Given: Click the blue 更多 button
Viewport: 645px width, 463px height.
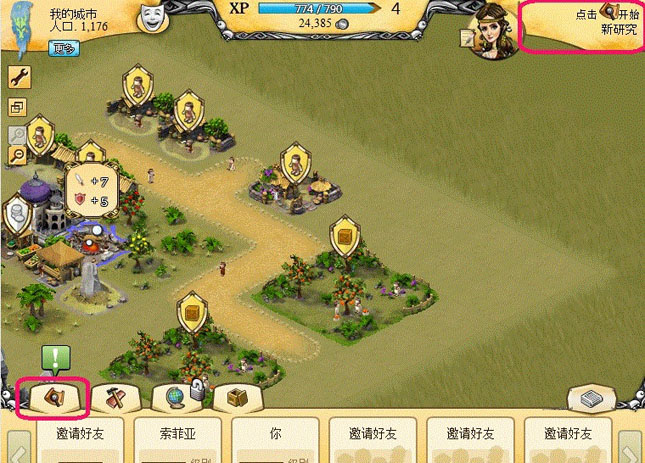Looking at the screenshot, I should 64,47.
